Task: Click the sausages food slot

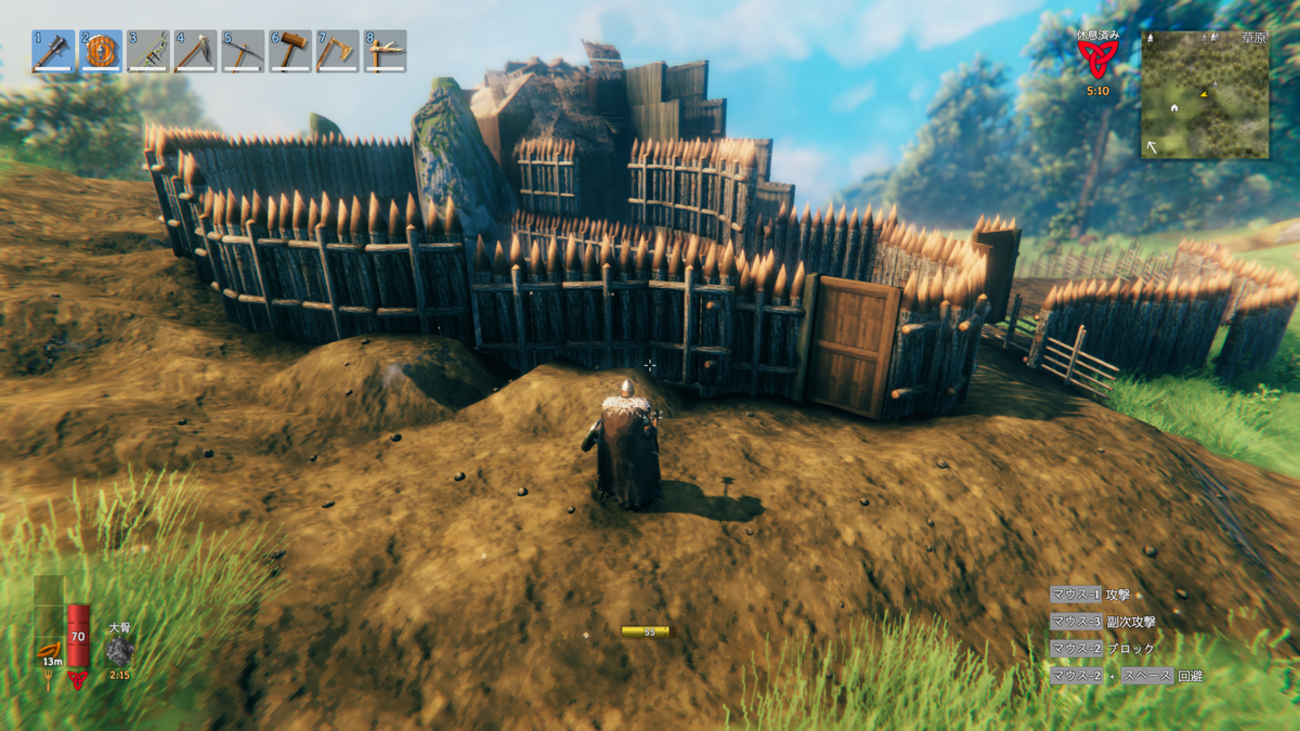Action: pos(48,649)
